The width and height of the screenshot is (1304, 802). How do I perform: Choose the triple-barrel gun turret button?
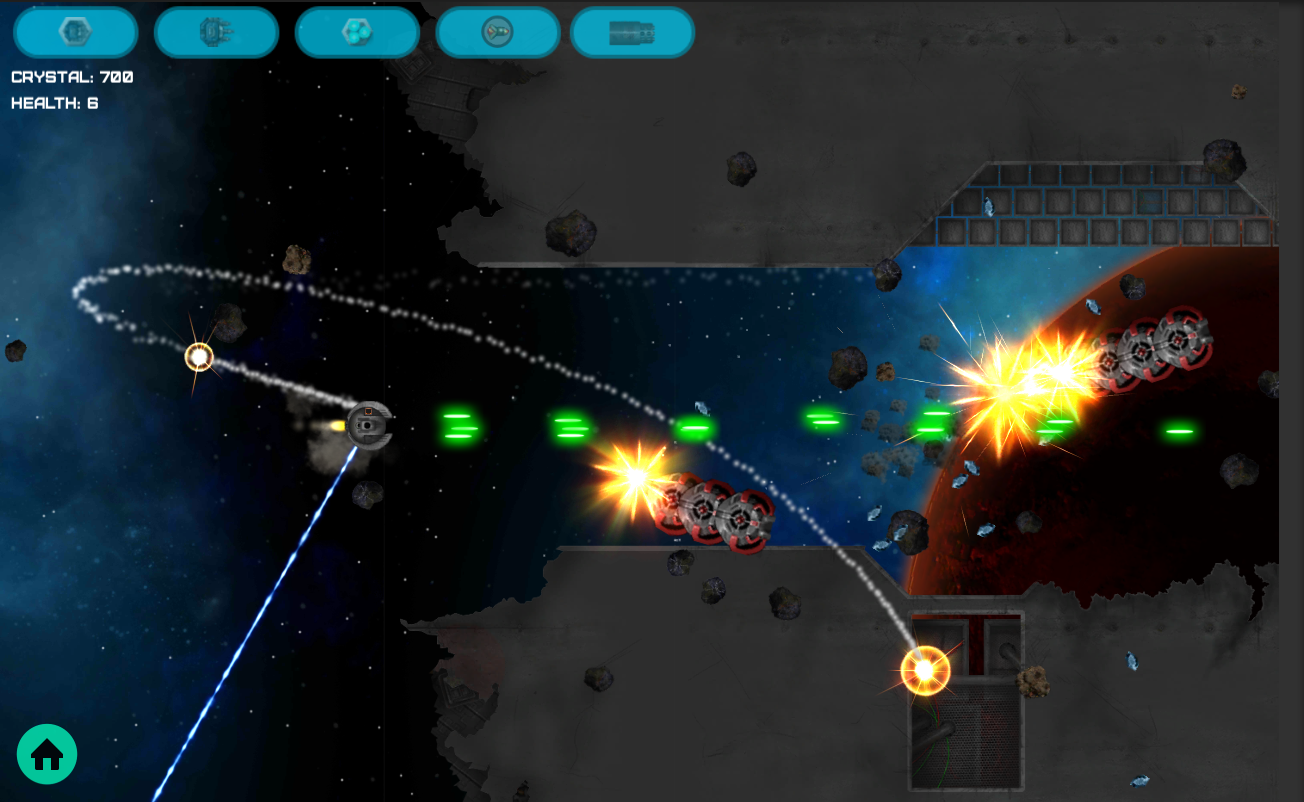click(x=216, y=32)
